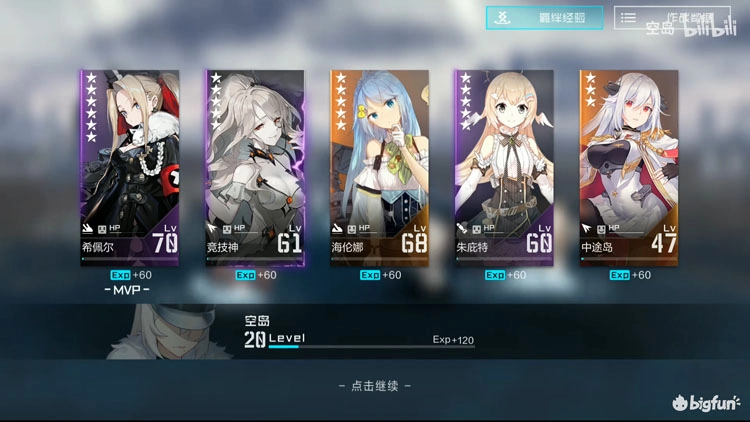
Task: Switch to the 羁绊经验 tab
Action: click(545, 18)
